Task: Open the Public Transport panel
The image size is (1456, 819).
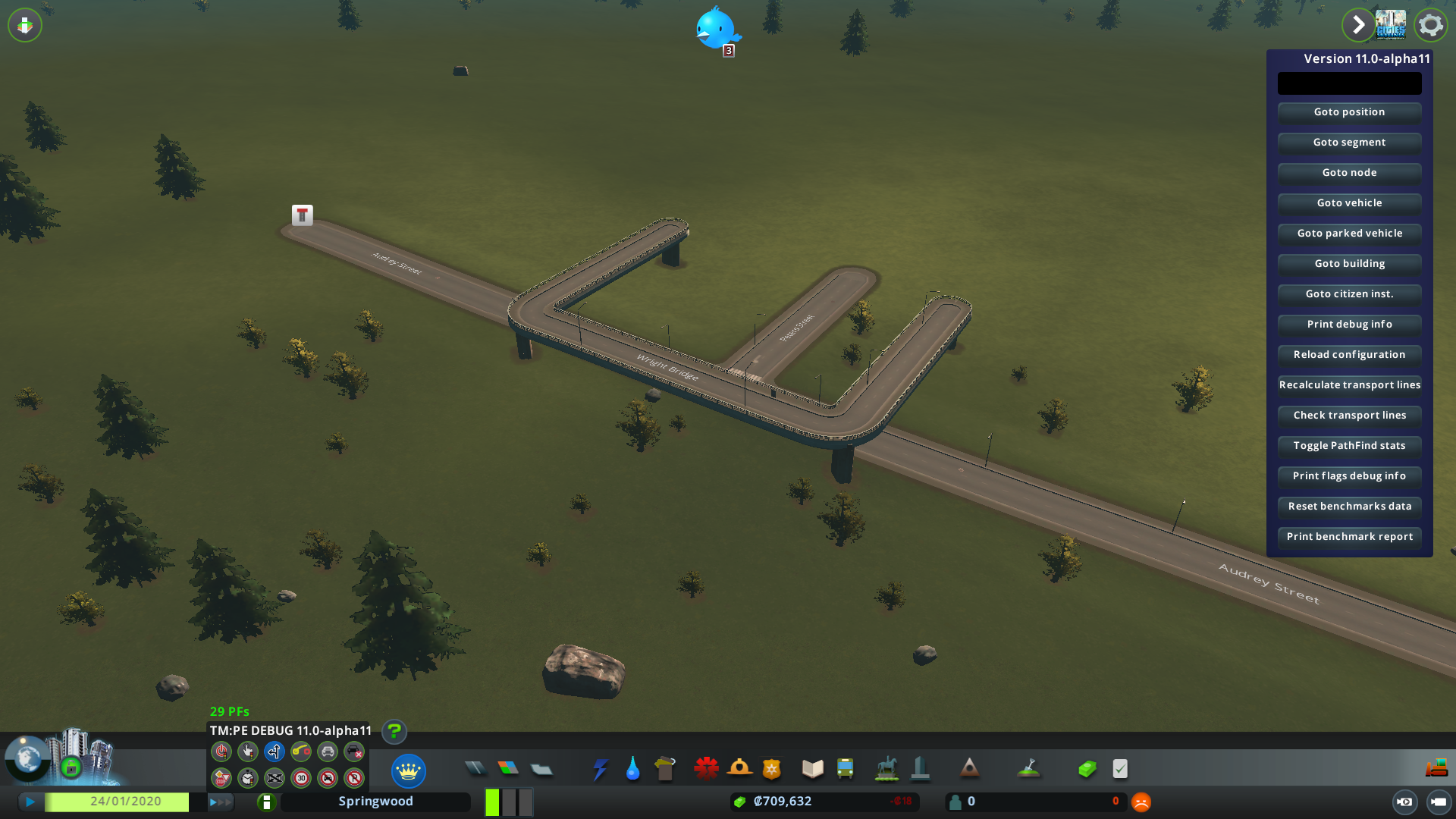Action: coord(846,768)
